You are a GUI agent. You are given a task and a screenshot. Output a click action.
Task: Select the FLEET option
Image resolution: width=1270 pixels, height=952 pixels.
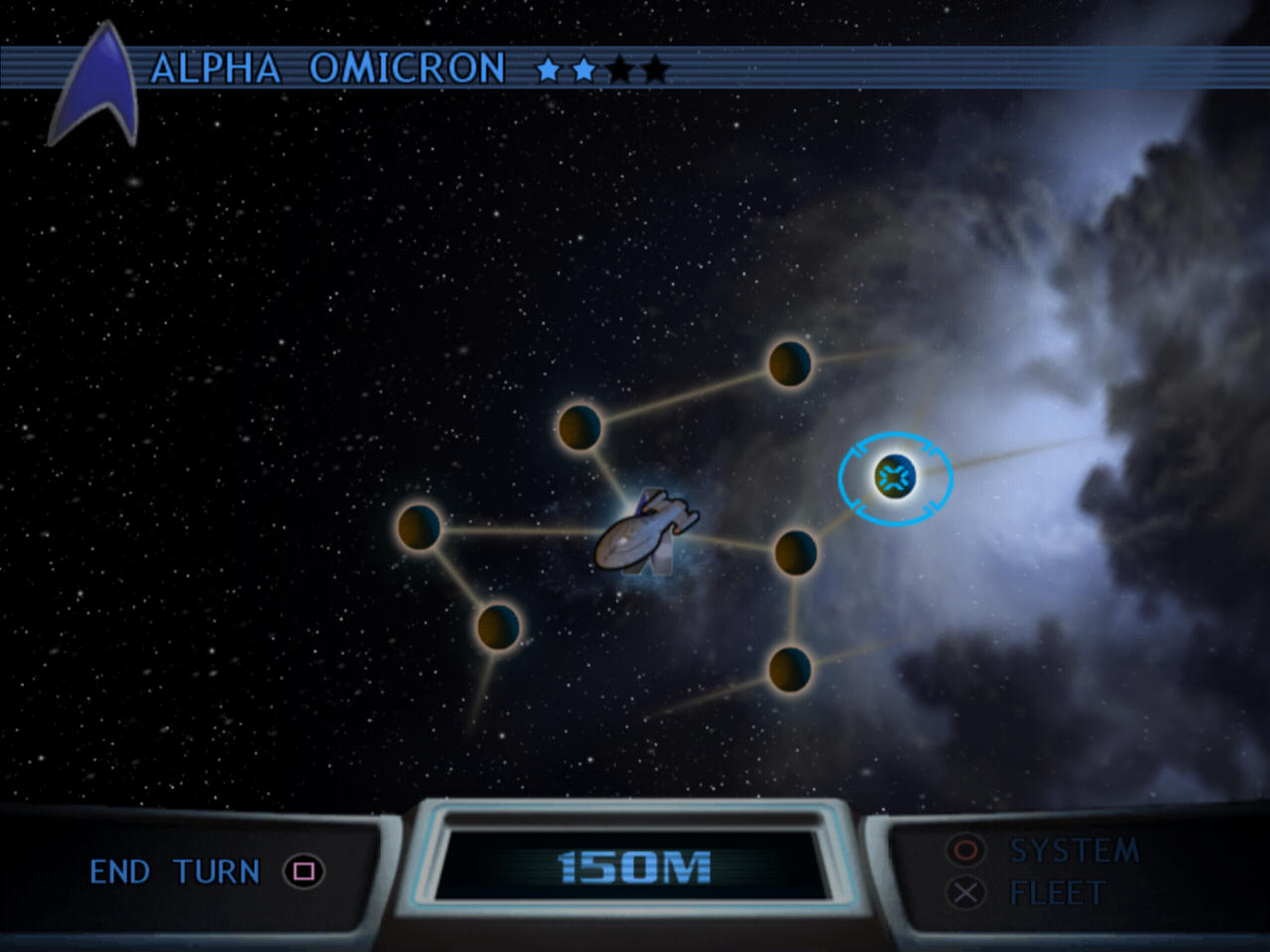(1056, 893)
